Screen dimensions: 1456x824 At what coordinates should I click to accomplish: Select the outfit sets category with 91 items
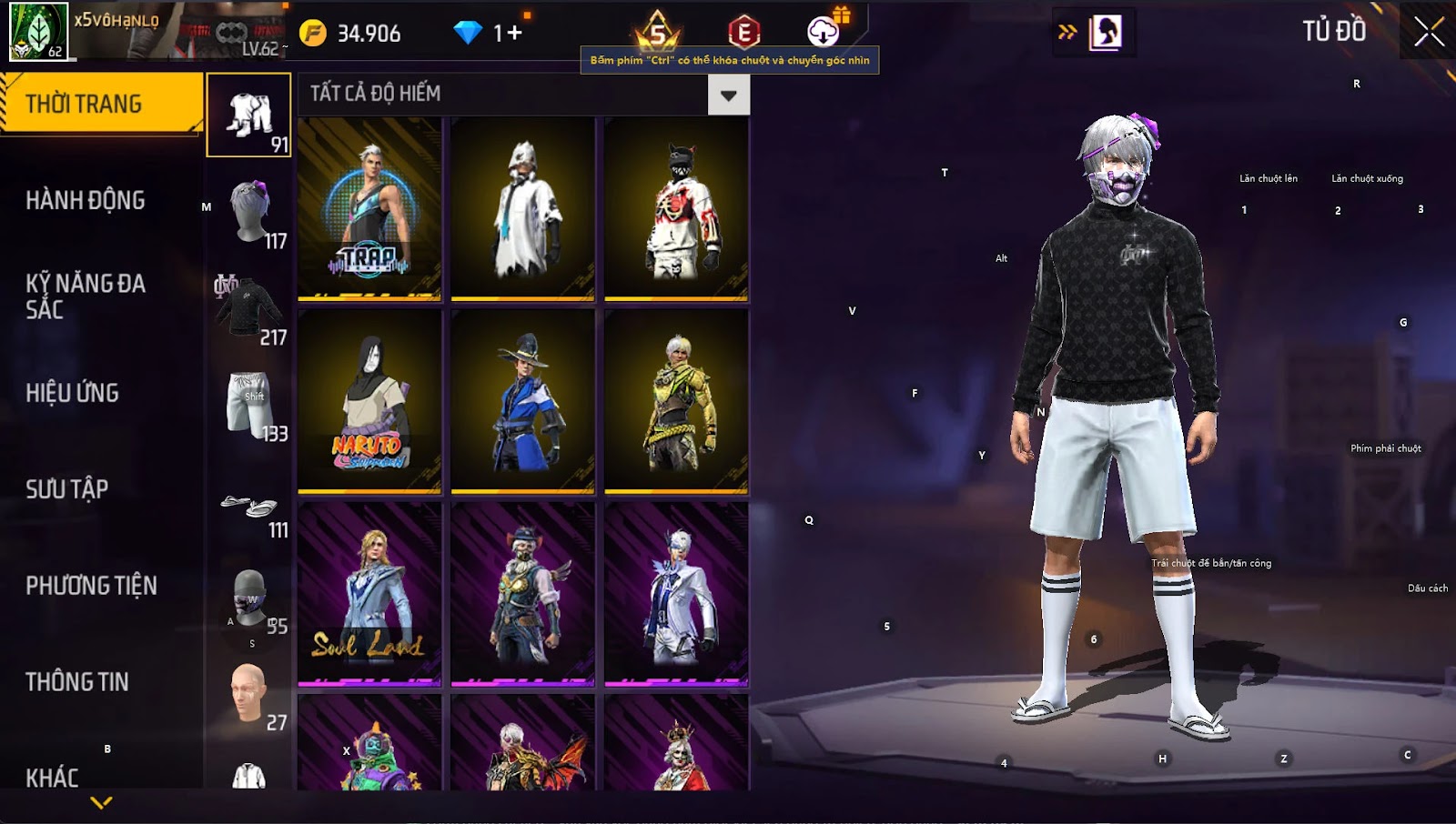[249, 116]
